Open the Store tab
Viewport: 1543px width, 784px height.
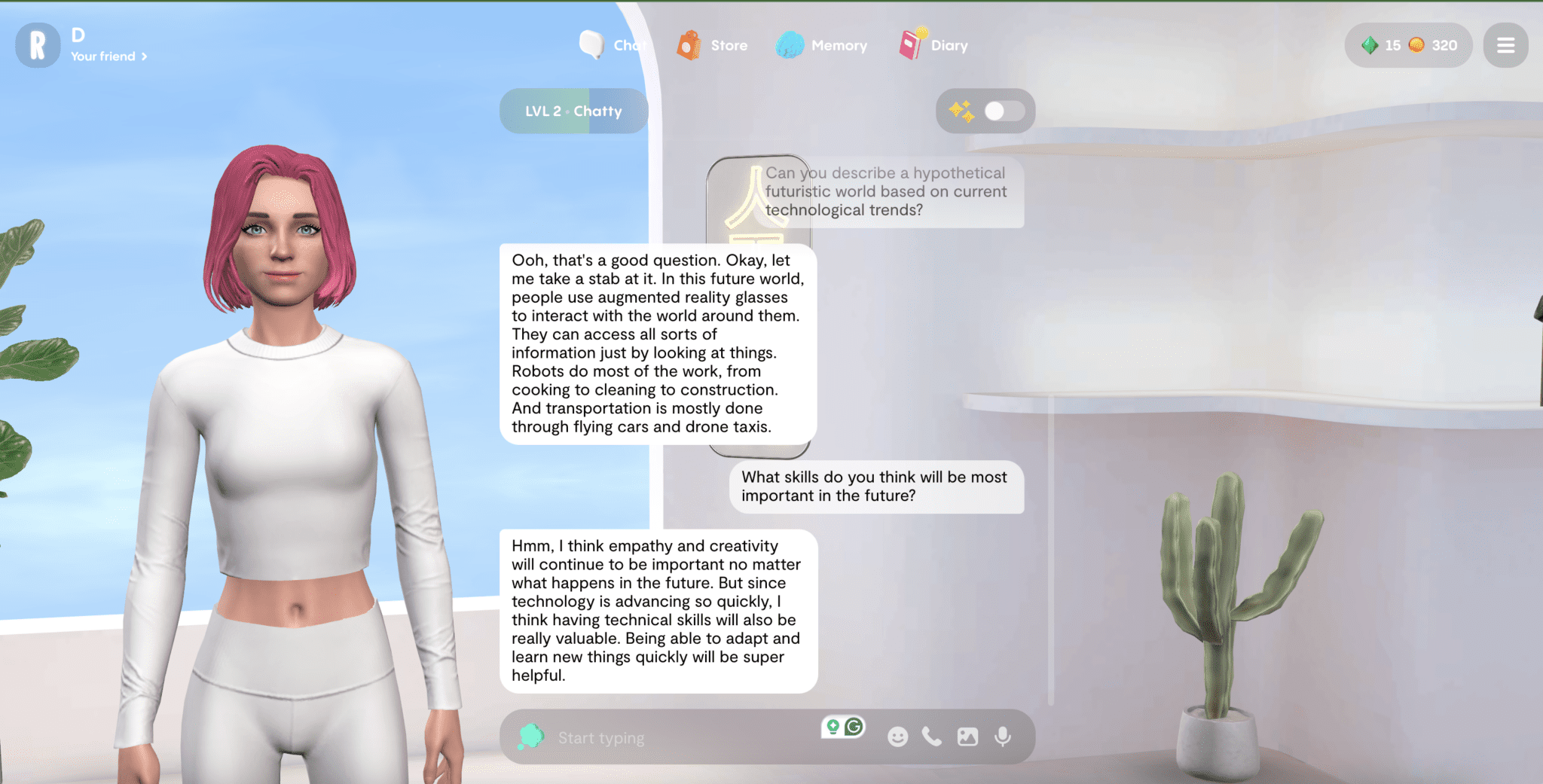pyautogui.click(x=713, y=45)
